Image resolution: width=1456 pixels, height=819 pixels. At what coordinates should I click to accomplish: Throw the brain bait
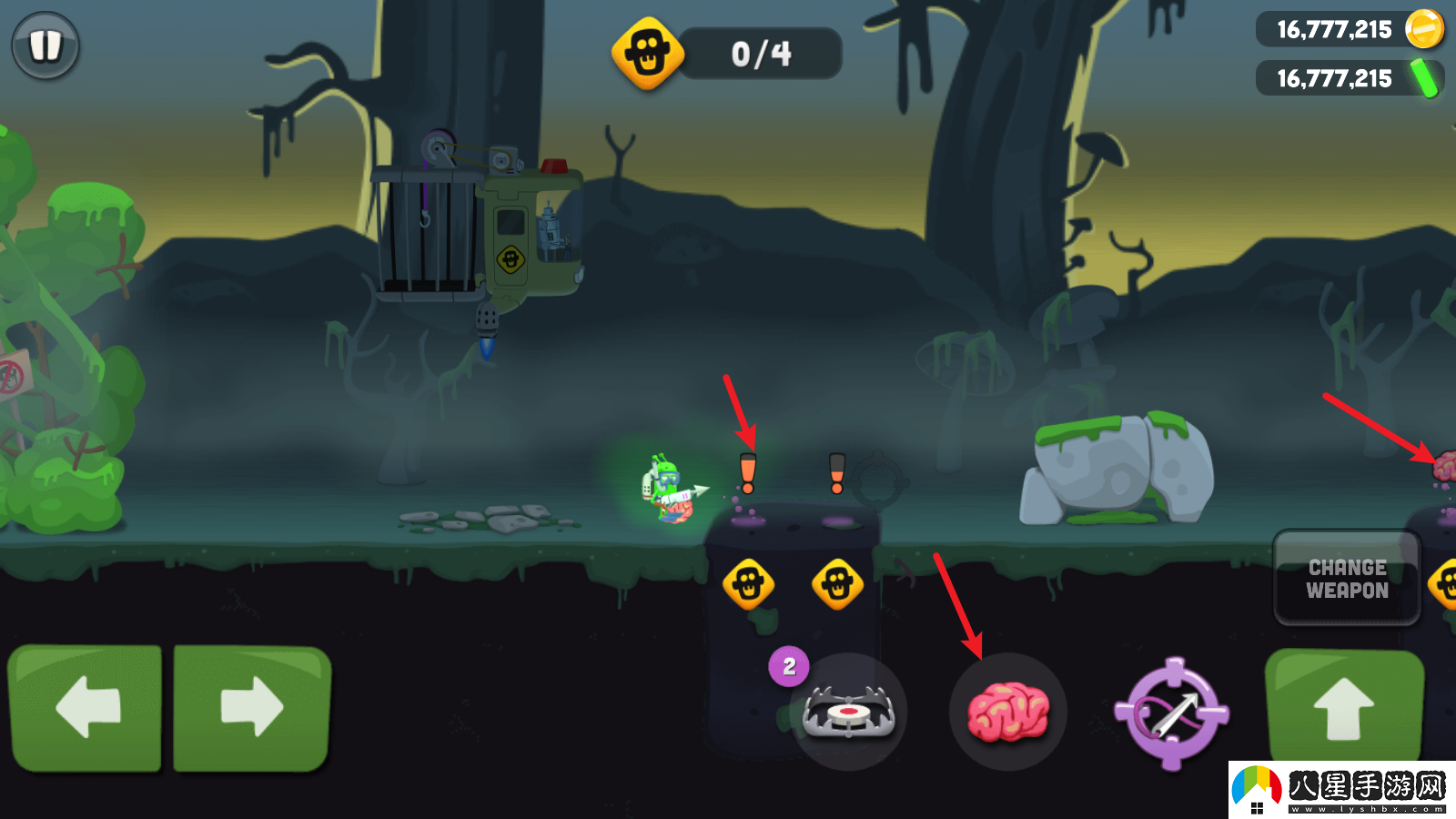pyautogui.click(x=1007, y=712)
